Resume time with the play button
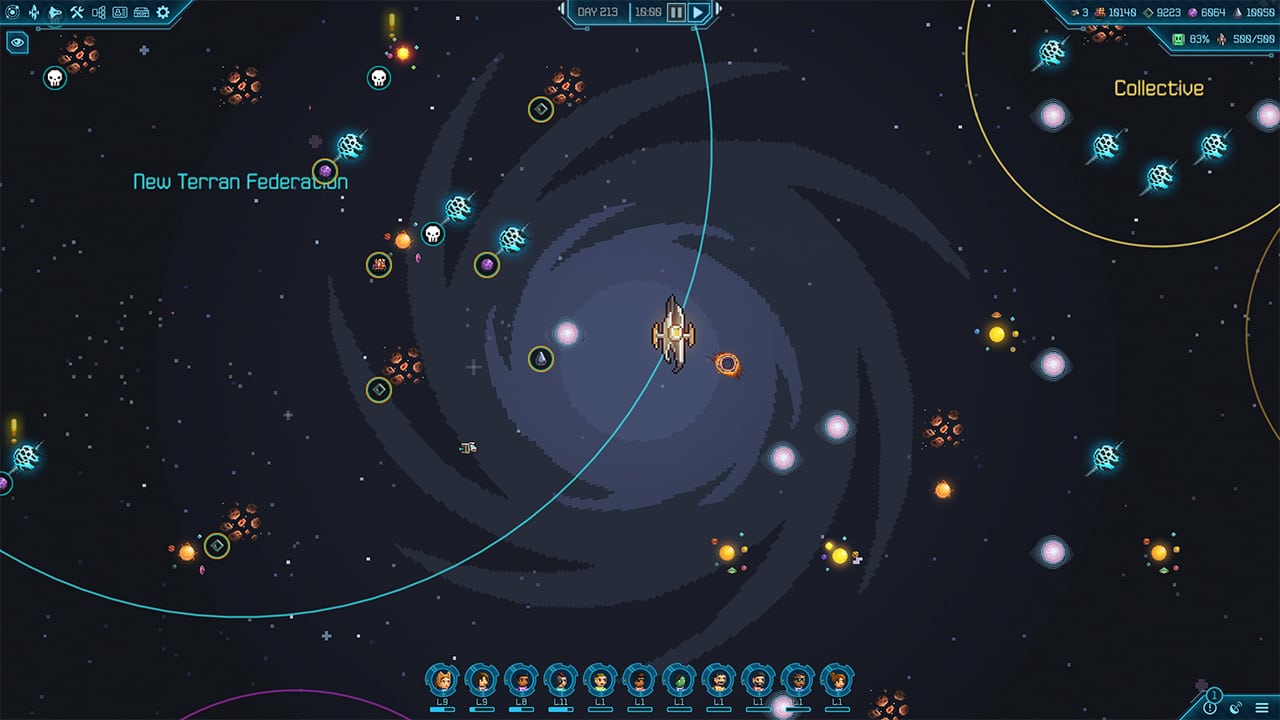The width and height of the screenshot is (1280, 720). (697, 12)
